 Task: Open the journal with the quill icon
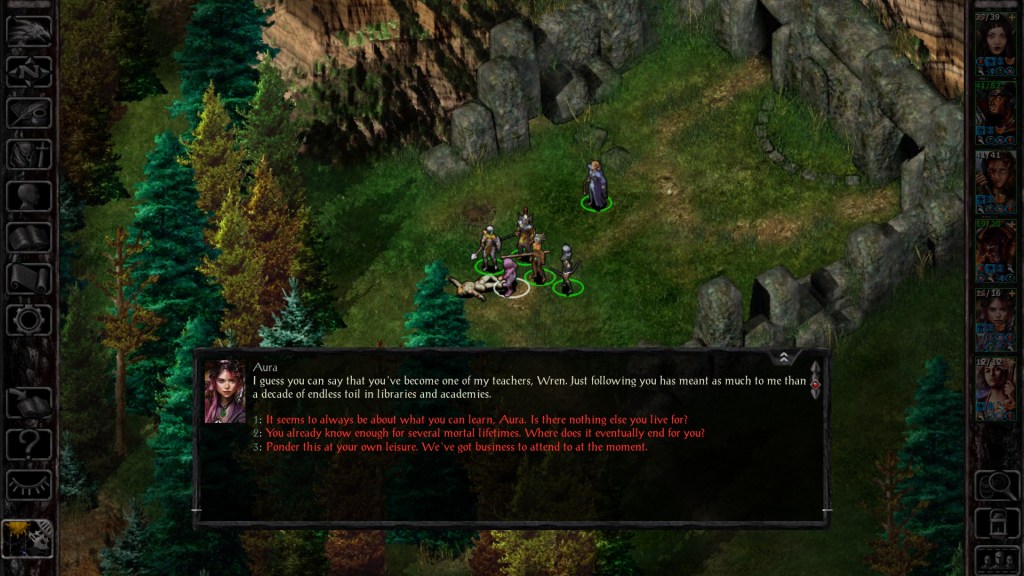point(29,112)
